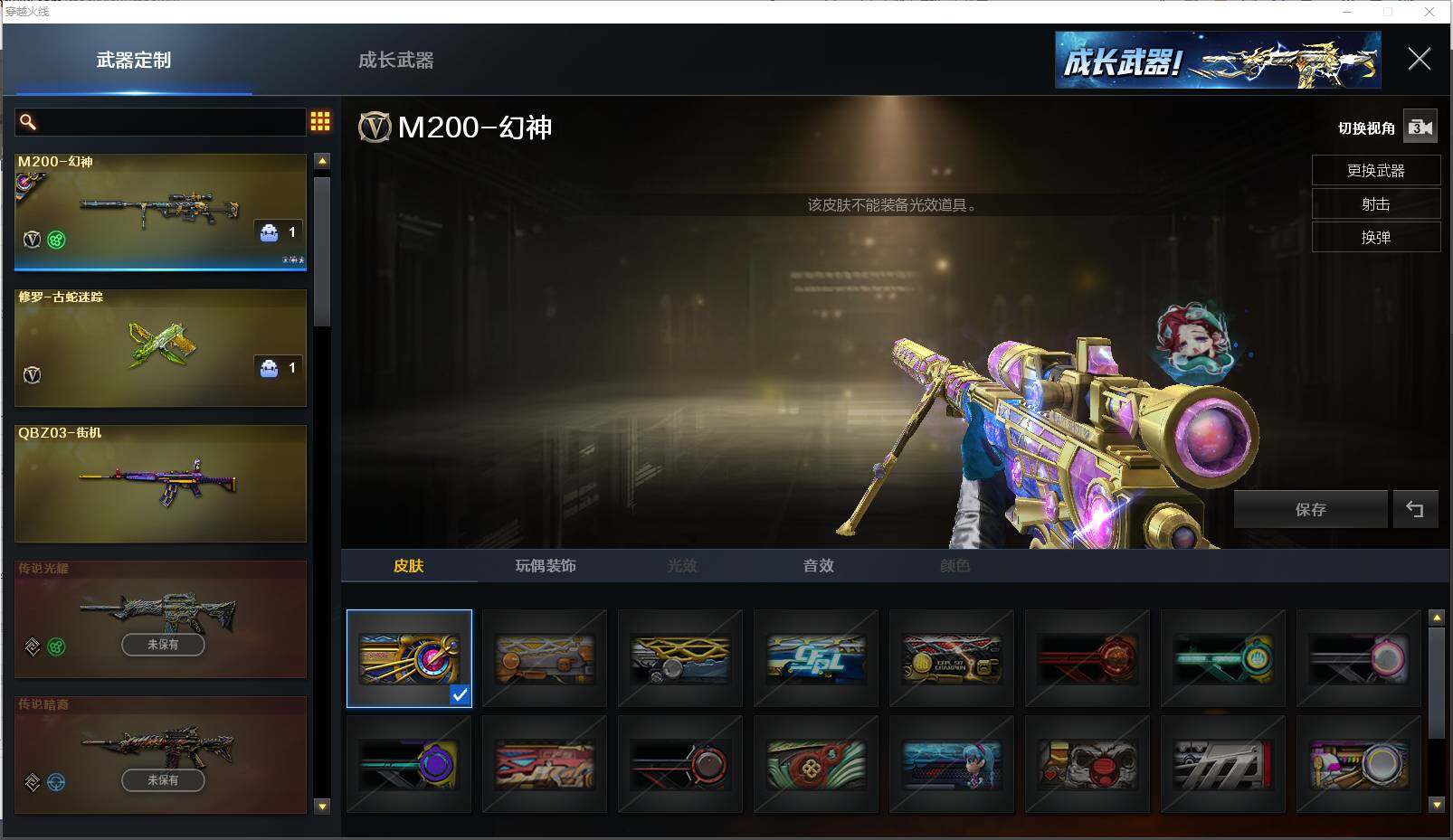
Task: Type in the weapon search field
Action: point(167,122)
